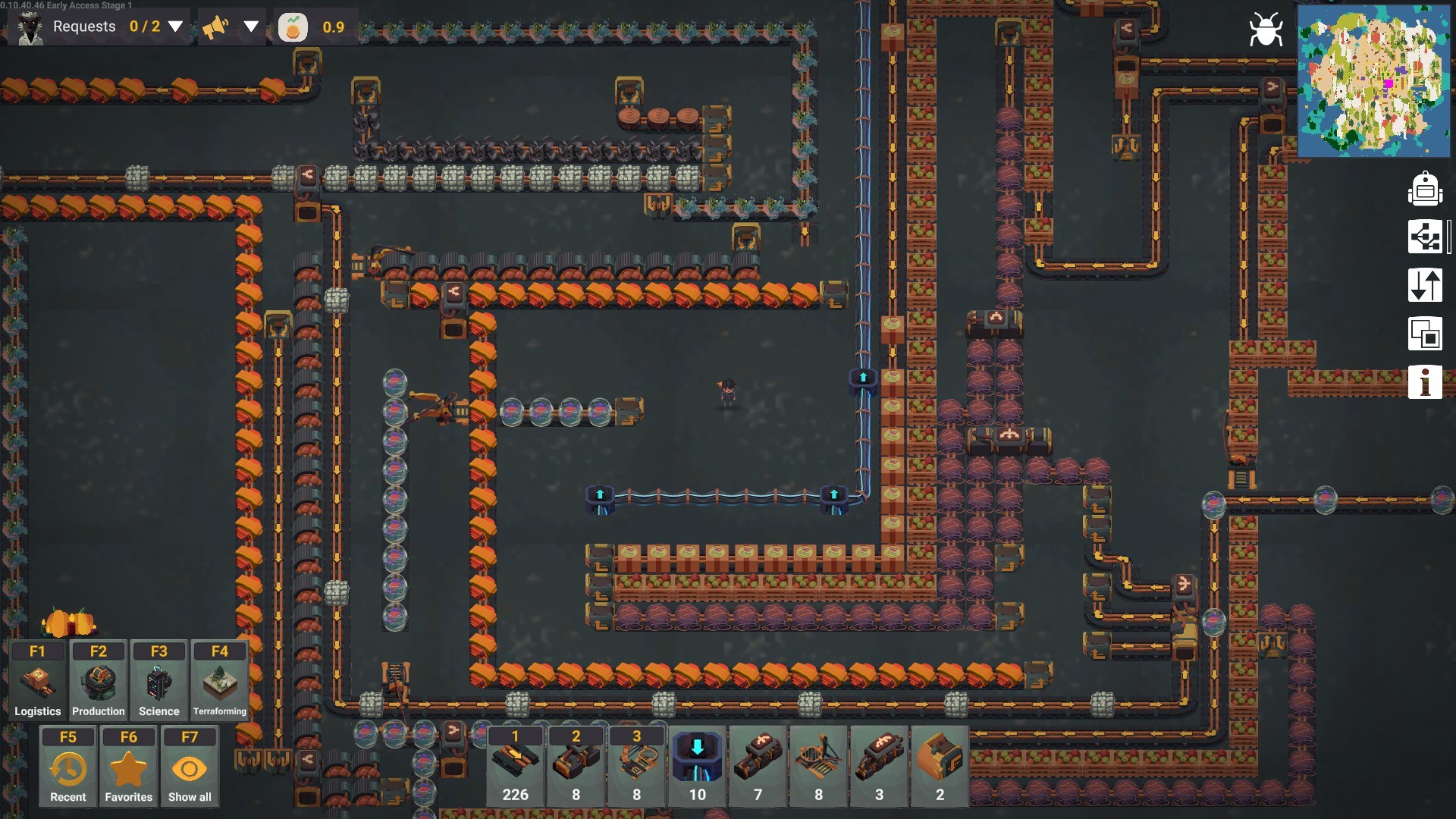Click the up-down arrows icon
Image resolution: width=1456 pixels, height=819 pixels.
click(1425, 285)
